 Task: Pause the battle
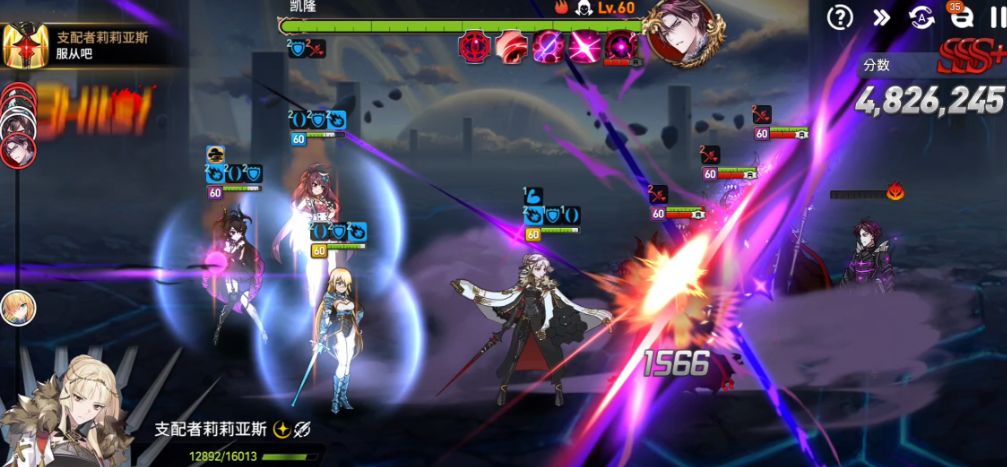(992, 17)
